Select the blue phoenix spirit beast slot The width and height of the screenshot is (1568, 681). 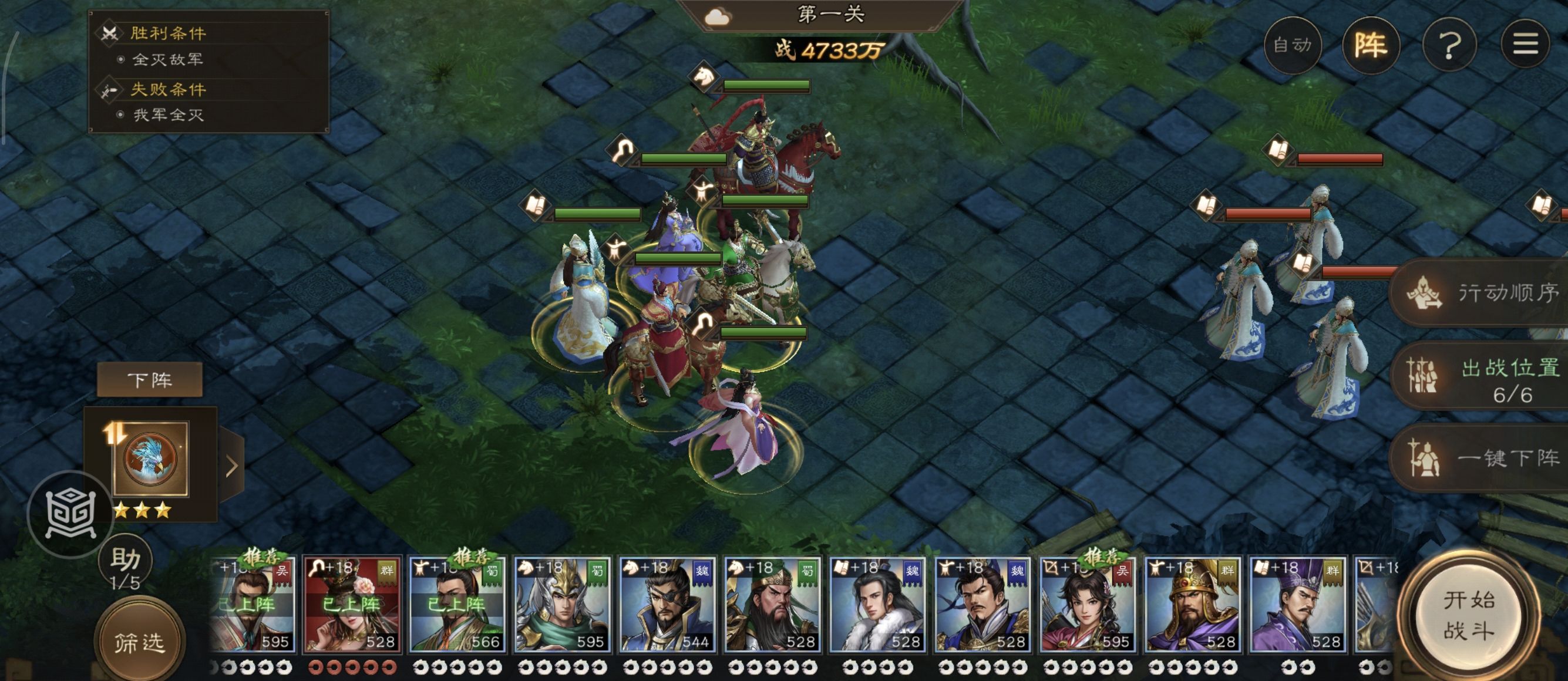(150, 459)
